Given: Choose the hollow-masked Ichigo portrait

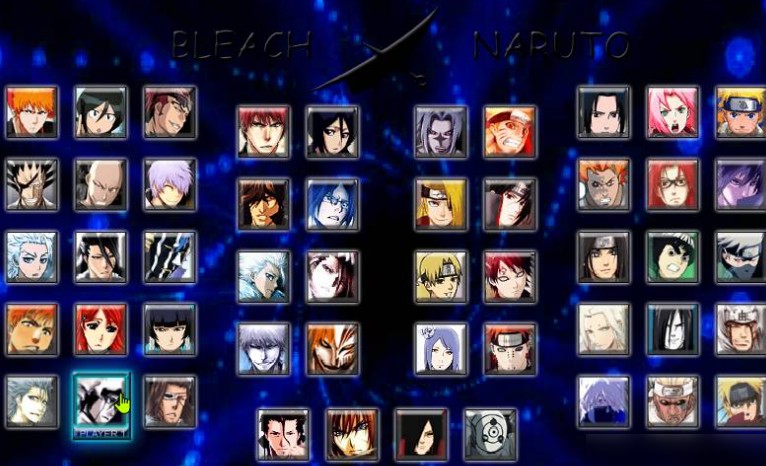Looking at the screenshot, I should (332, 348).
